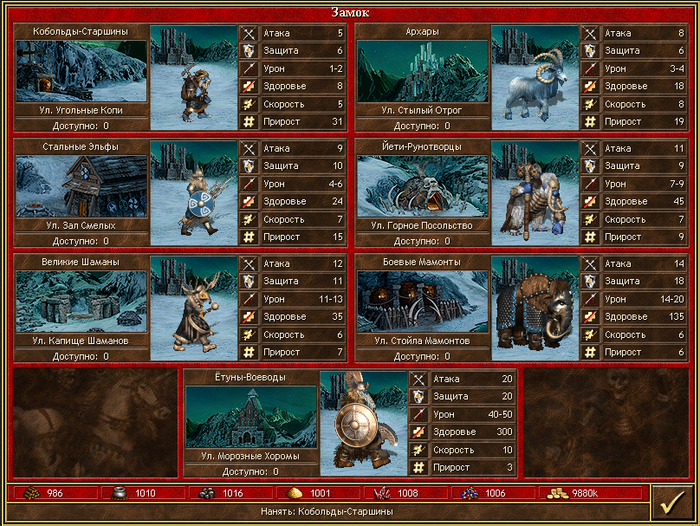Choose the Архары dwelling picture
Image resolution: width=700 pixels, height=526 pixels.
tap(422, 71)
